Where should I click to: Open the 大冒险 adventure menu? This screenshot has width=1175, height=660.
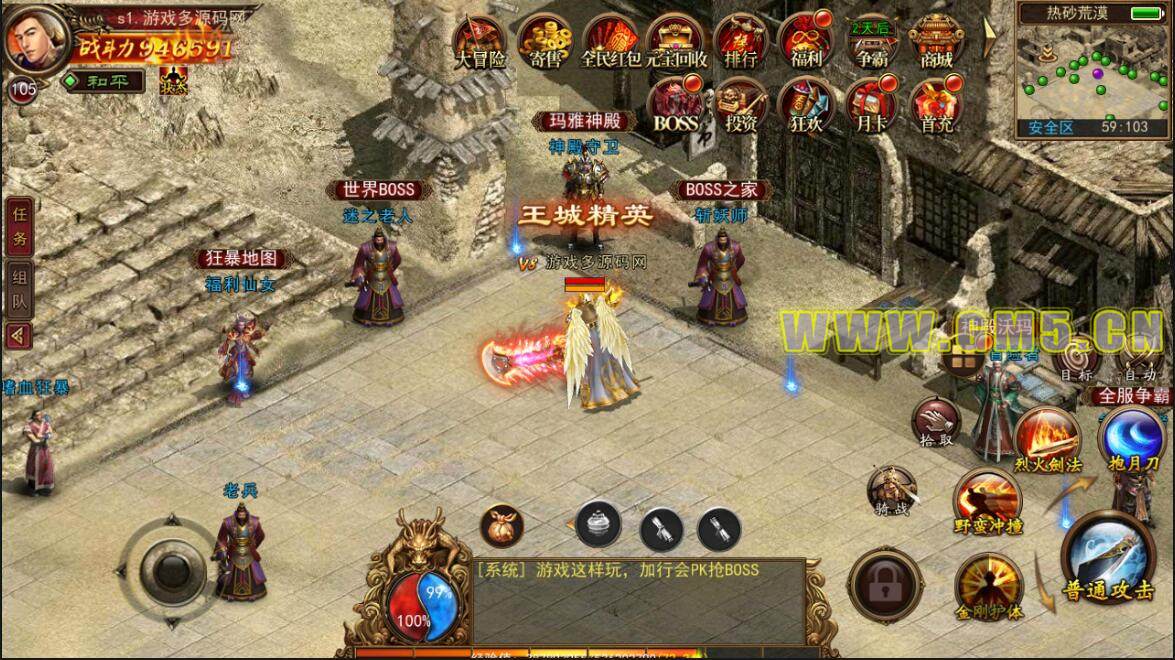tap(481, 41)
